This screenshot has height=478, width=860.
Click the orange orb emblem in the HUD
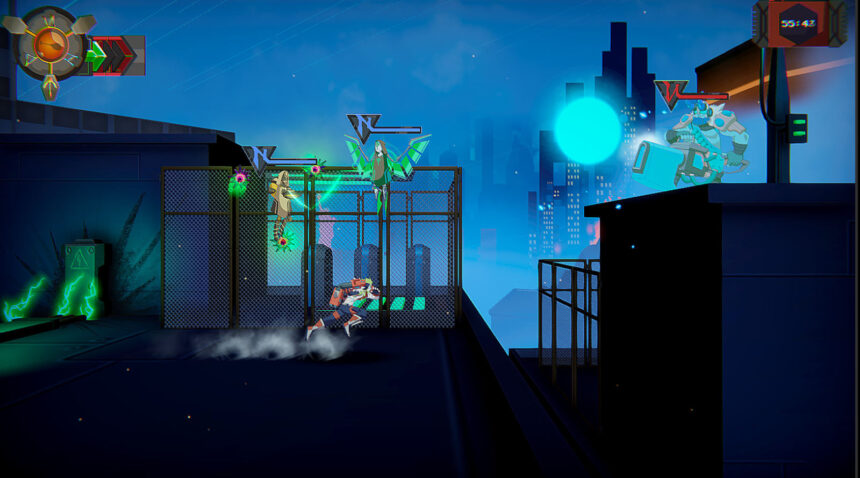(49, 45)
